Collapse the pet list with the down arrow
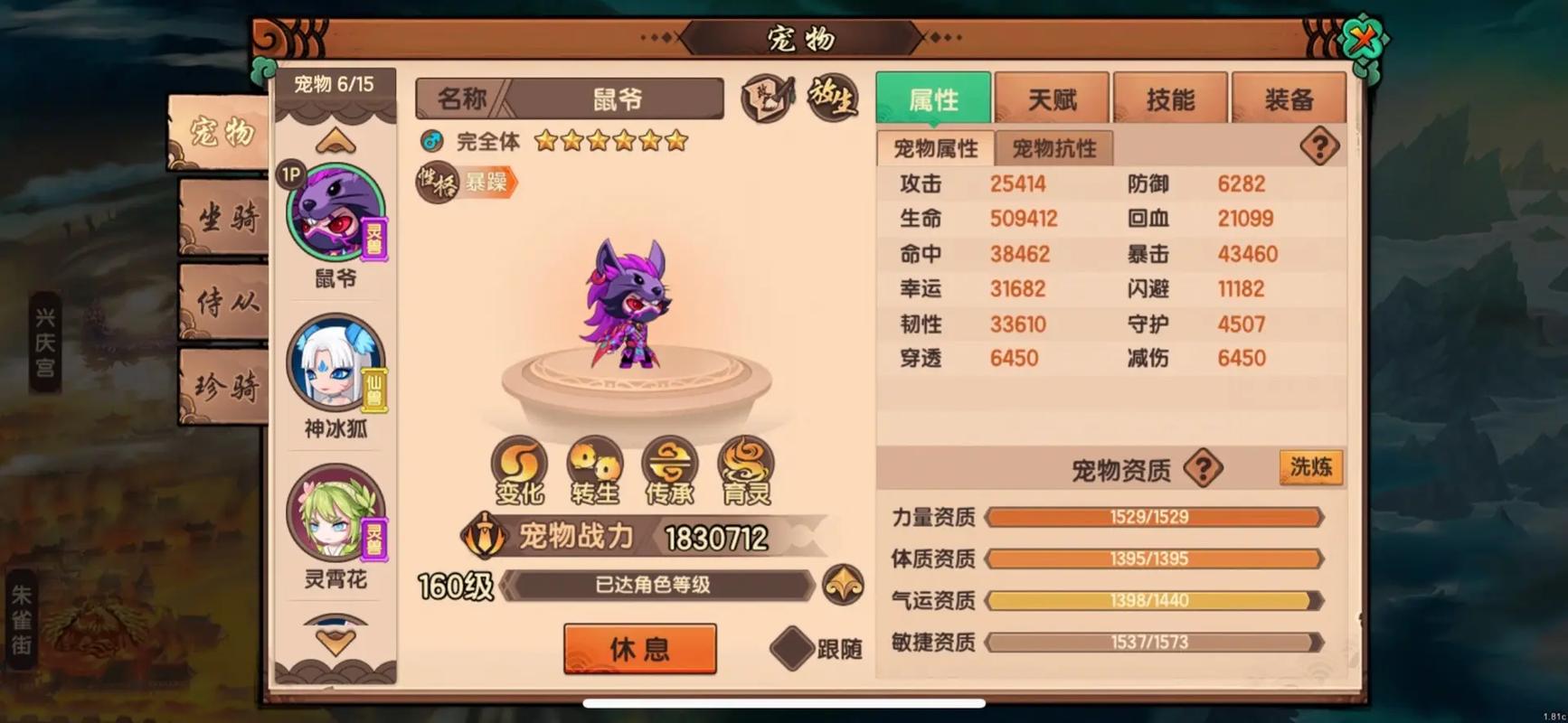The height and width of the screenshot is (723, 1568). (x=335, y=639)
